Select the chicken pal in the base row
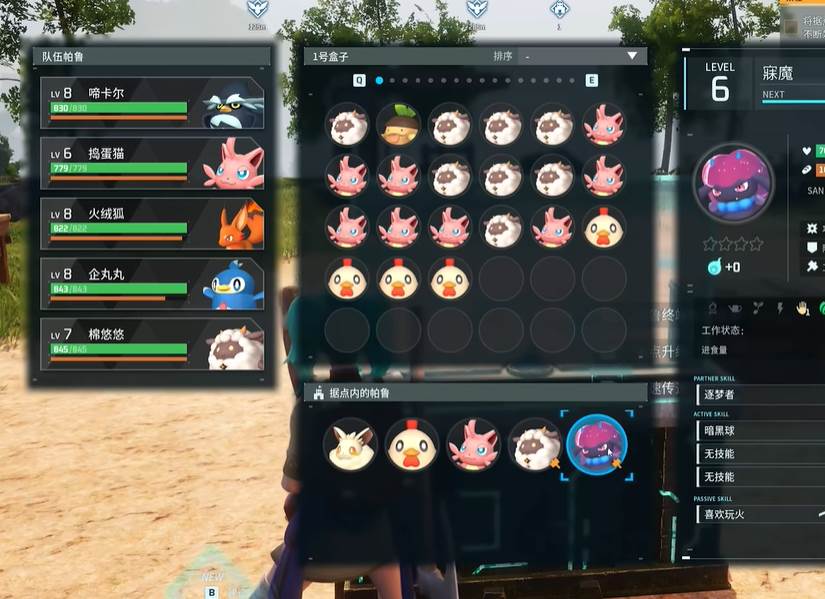The width and height of the screenshot is (825, 599). (411, 444)
